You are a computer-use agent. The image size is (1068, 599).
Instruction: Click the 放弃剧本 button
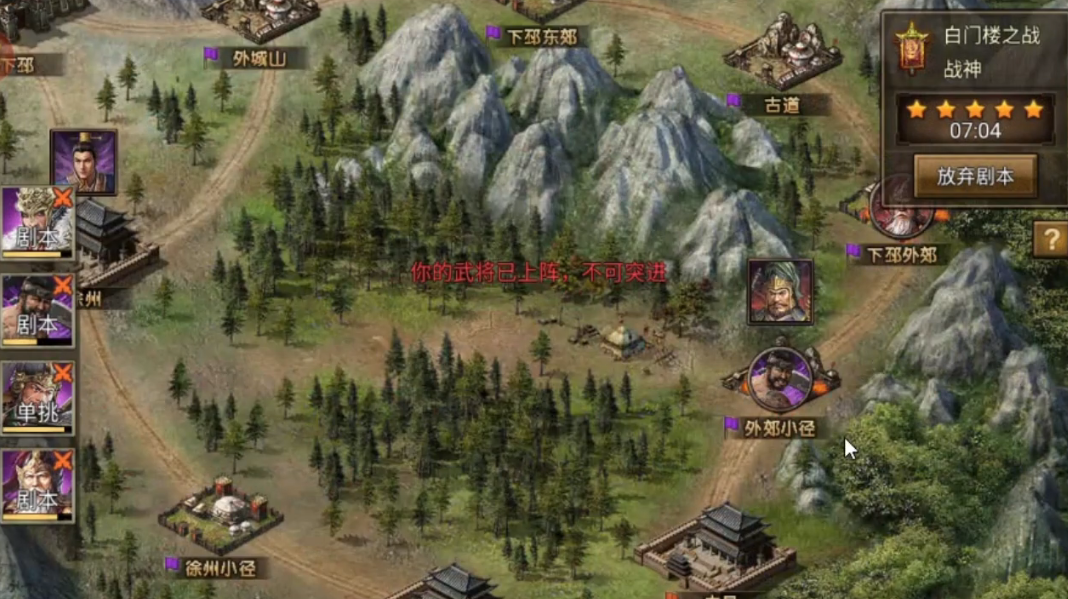click(974, 177)
